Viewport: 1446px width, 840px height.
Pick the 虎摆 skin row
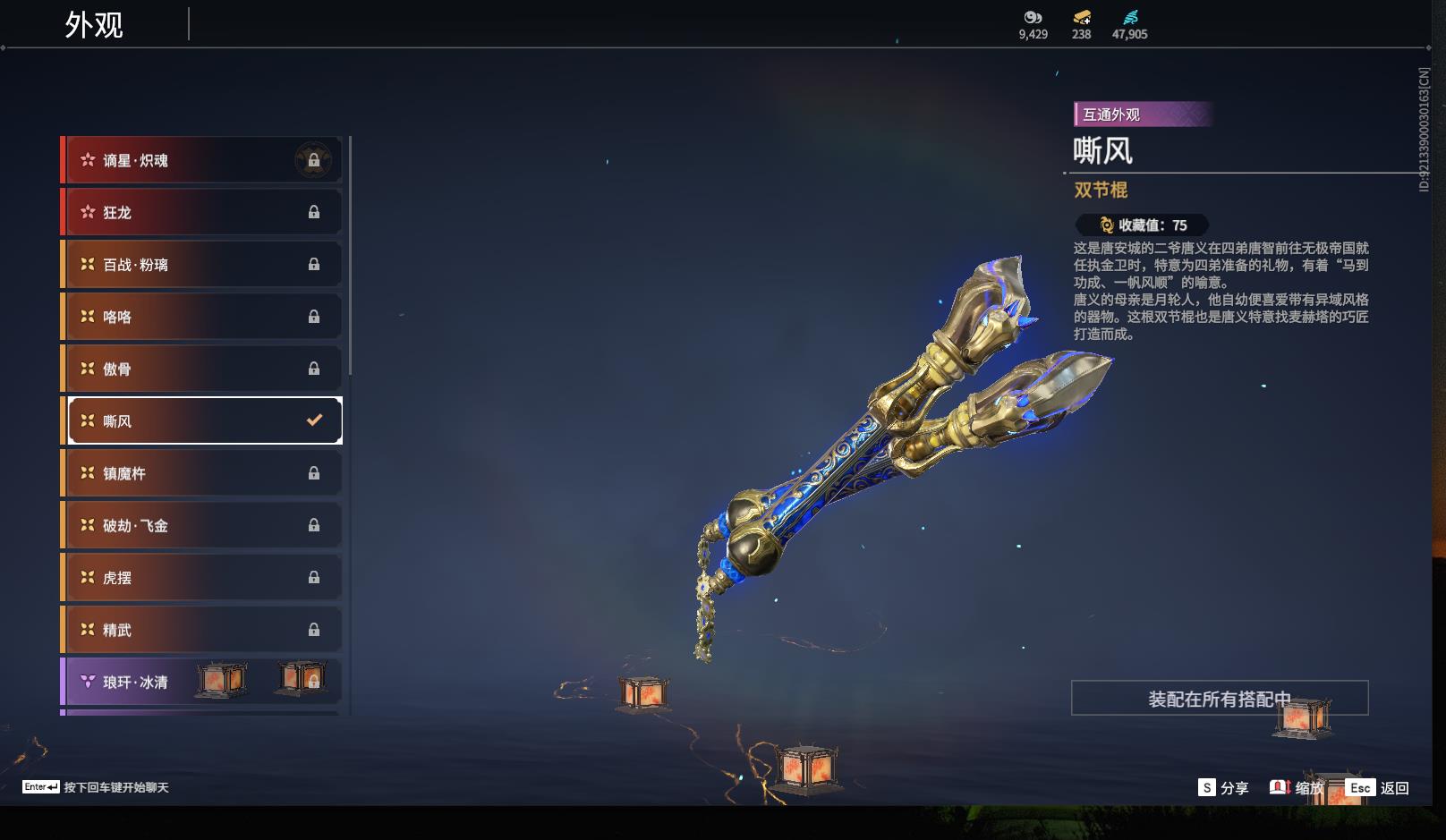[x=202, y=578]
